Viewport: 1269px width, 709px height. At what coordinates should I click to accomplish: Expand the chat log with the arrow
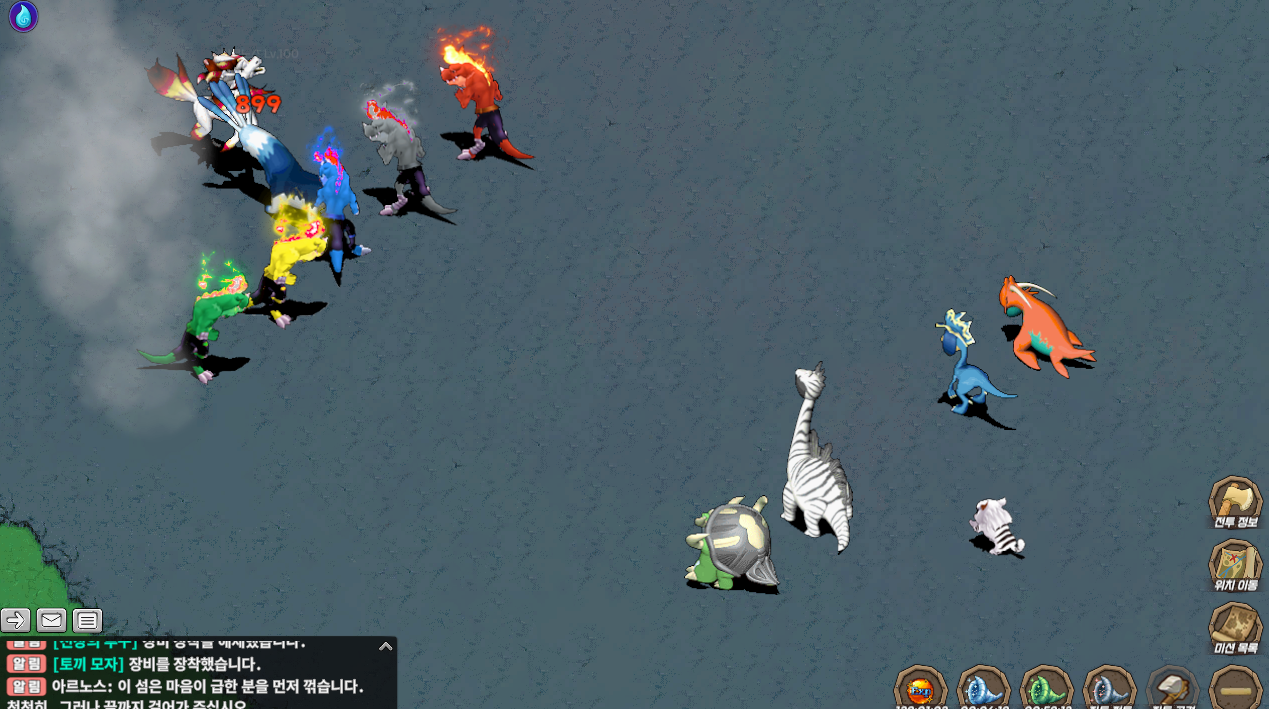[385, 646]
